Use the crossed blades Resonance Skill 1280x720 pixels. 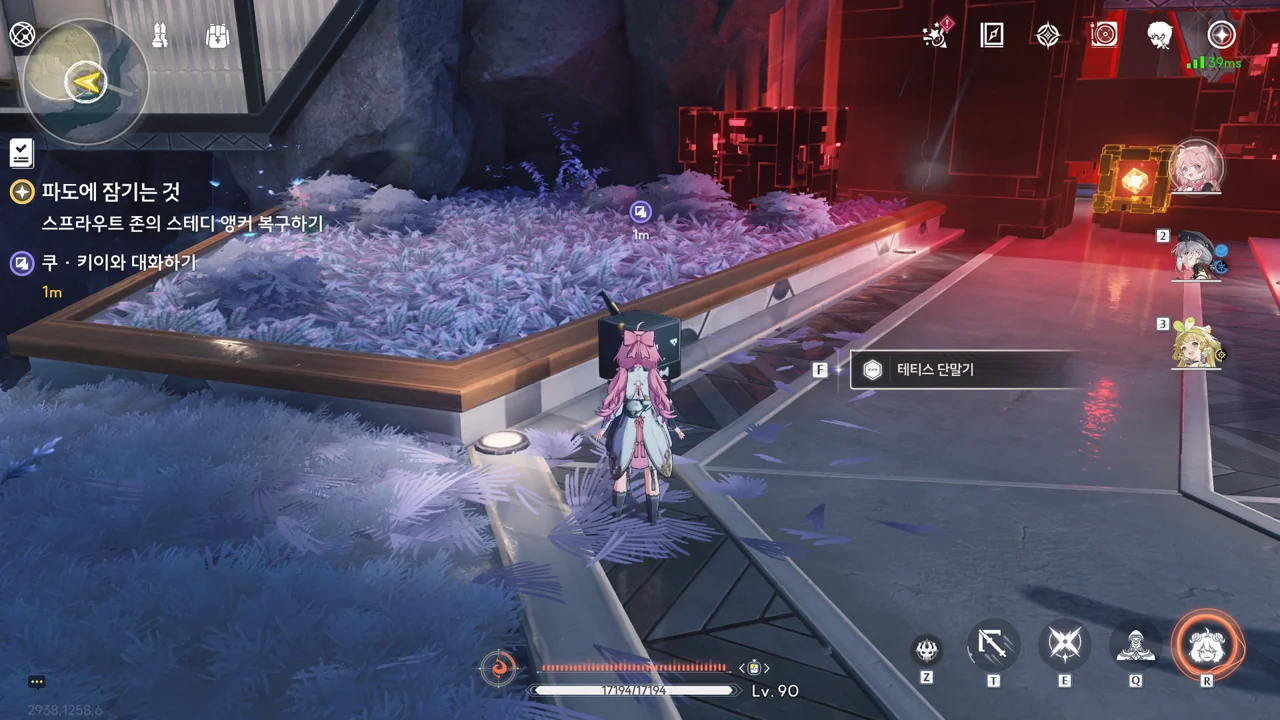[1064, 645]
